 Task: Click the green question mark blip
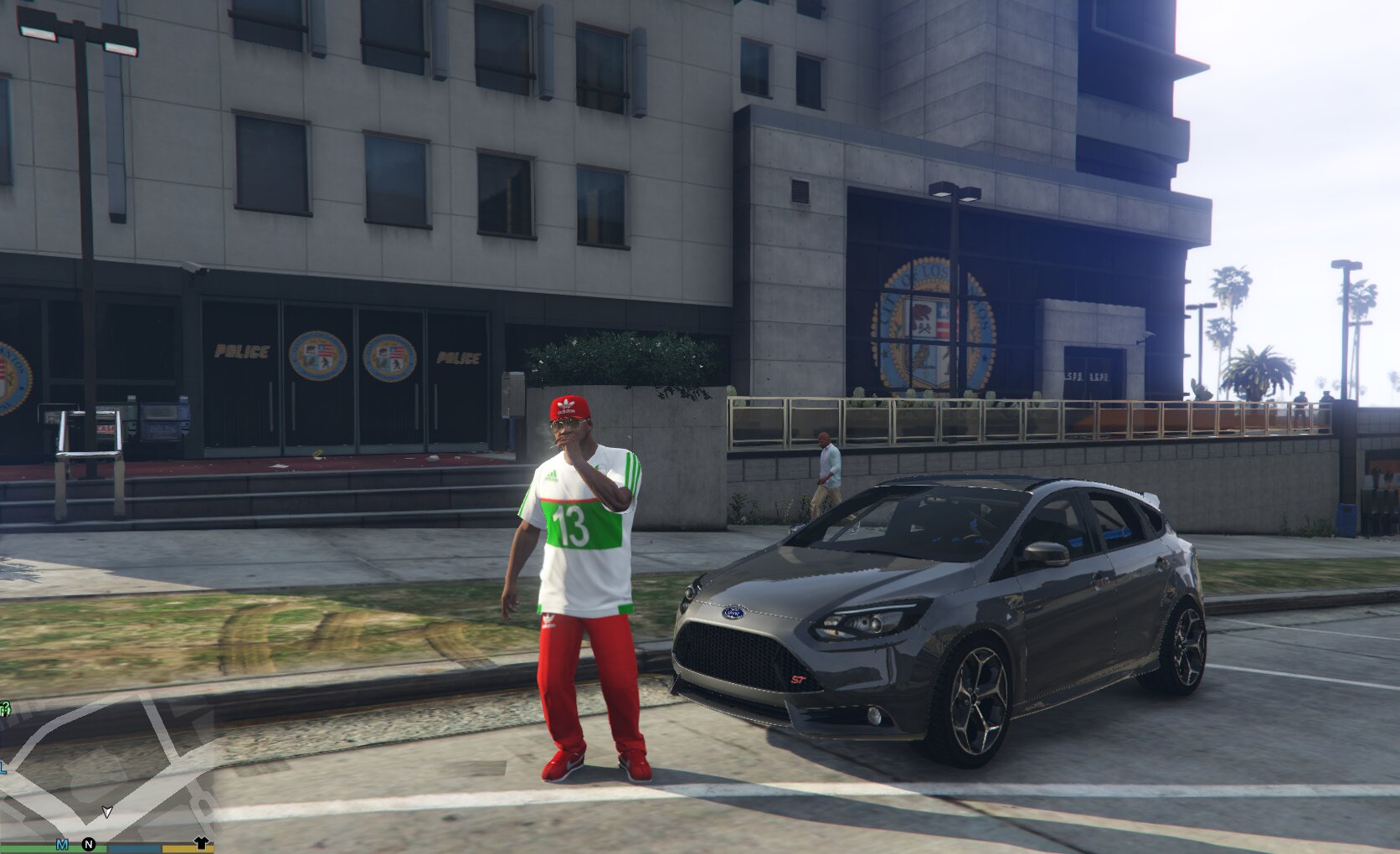click(4, 709)
